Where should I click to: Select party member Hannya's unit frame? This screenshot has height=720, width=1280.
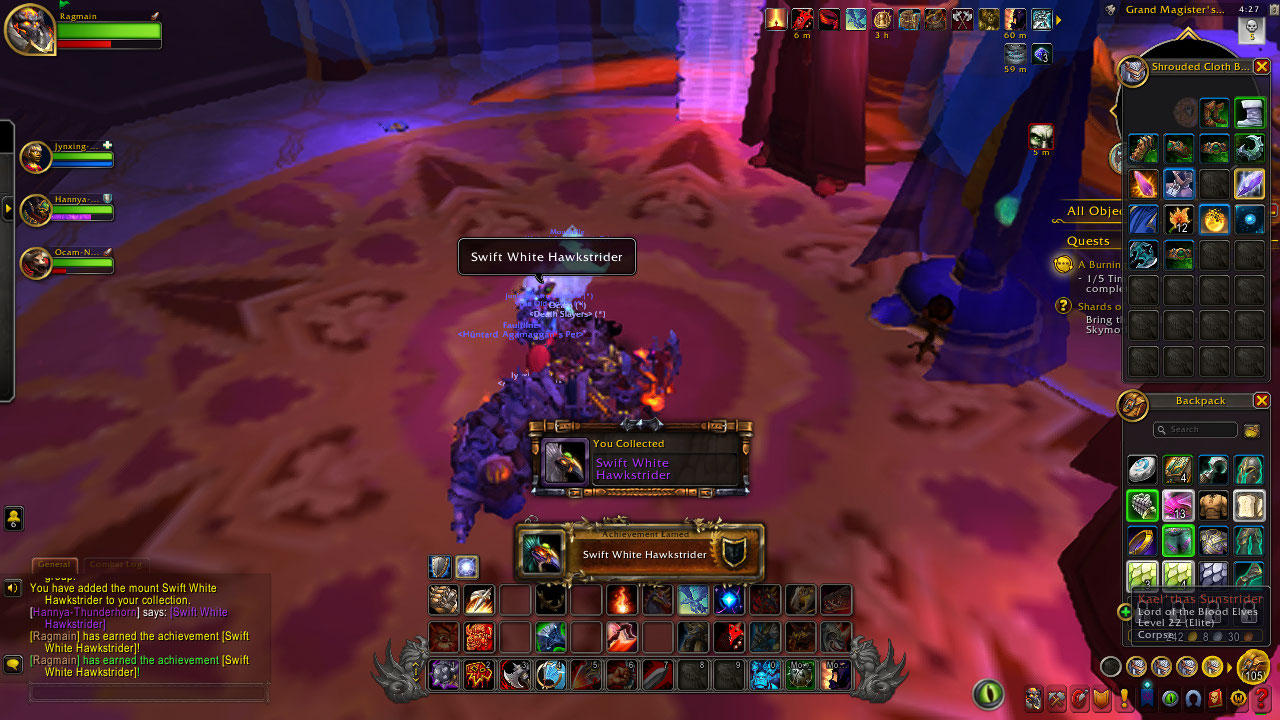66,209
